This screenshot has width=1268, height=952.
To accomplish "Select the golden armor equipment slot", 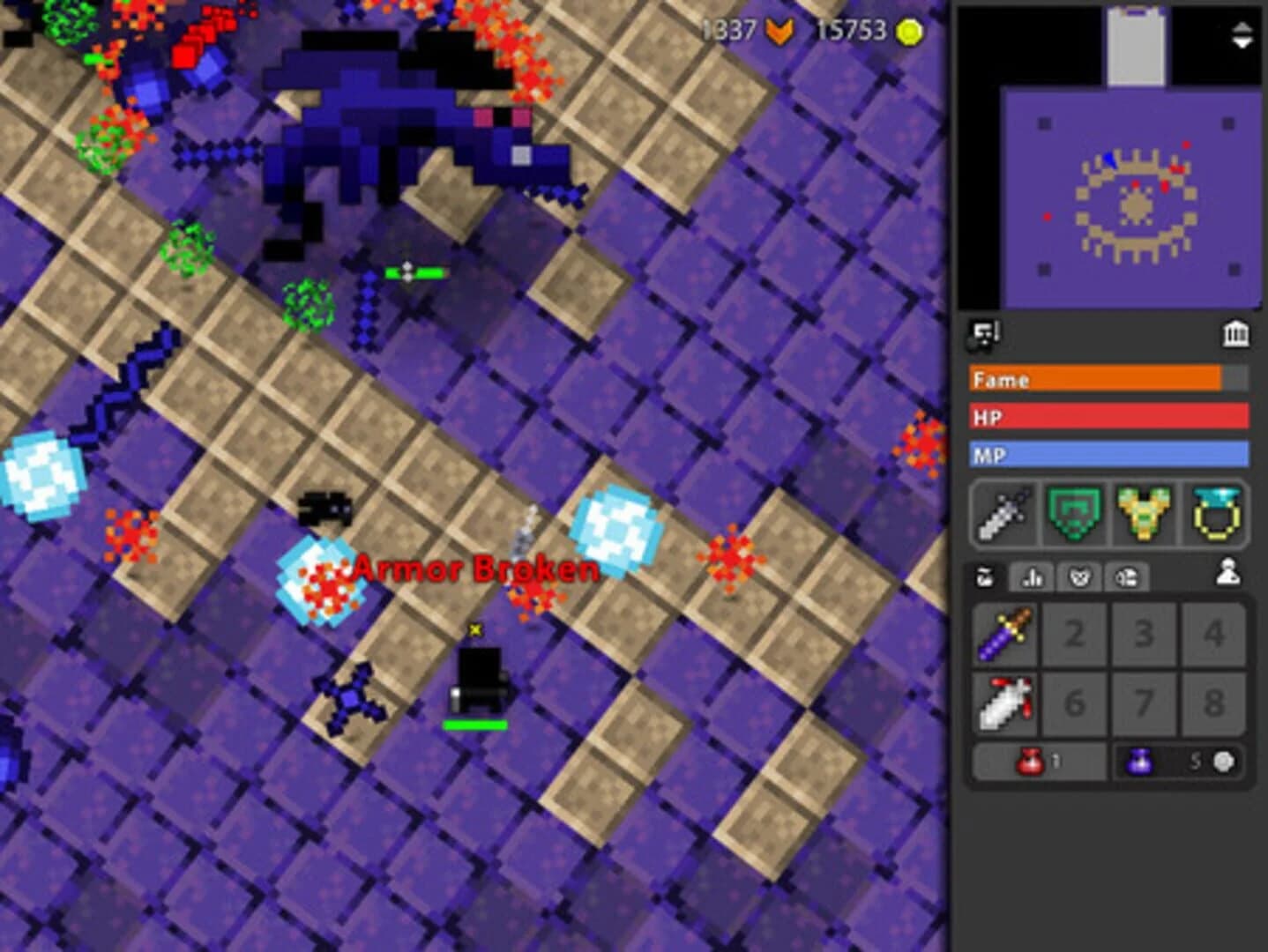I will pos(1143,515).
